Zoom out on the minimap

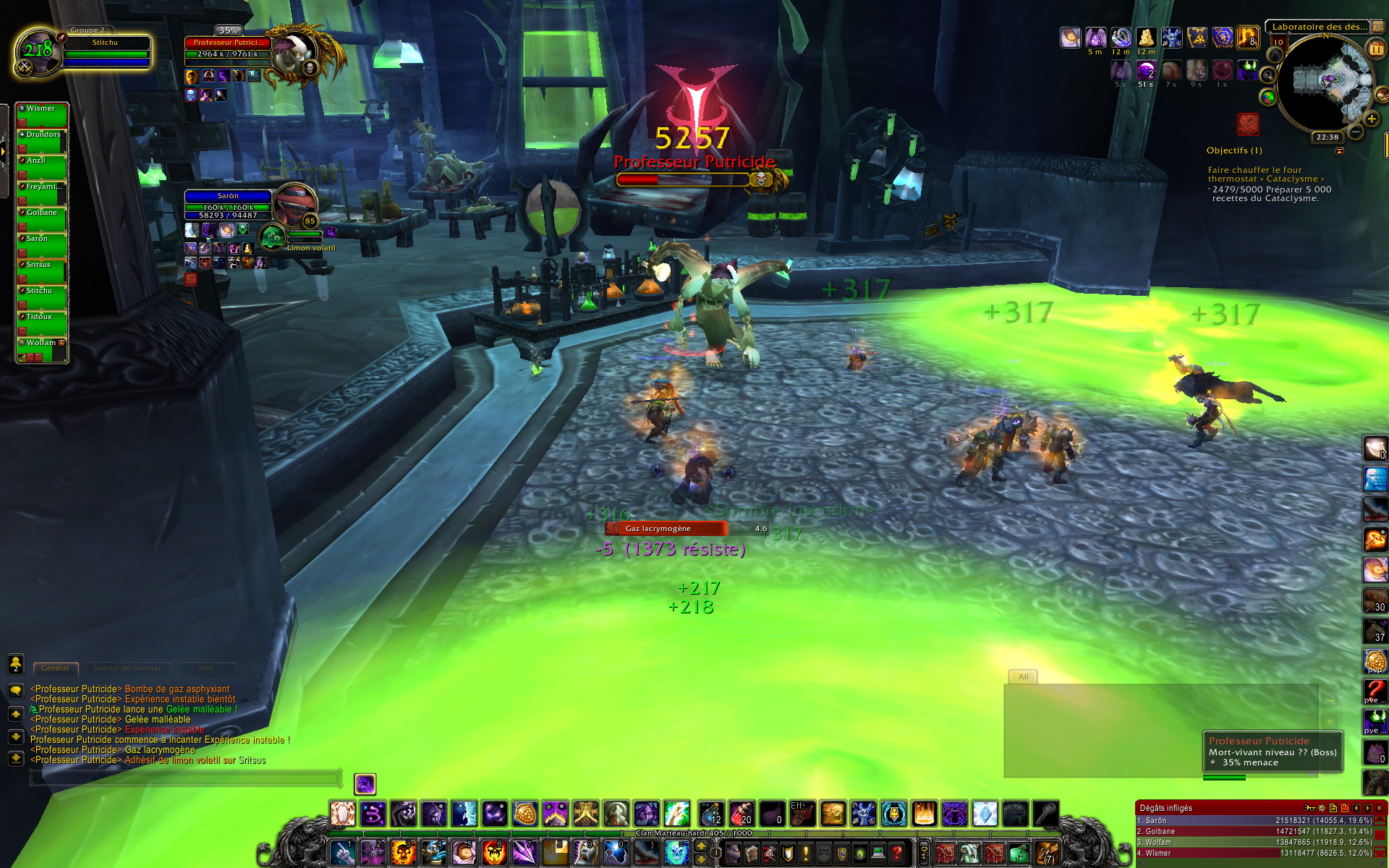coord(1356,132)
